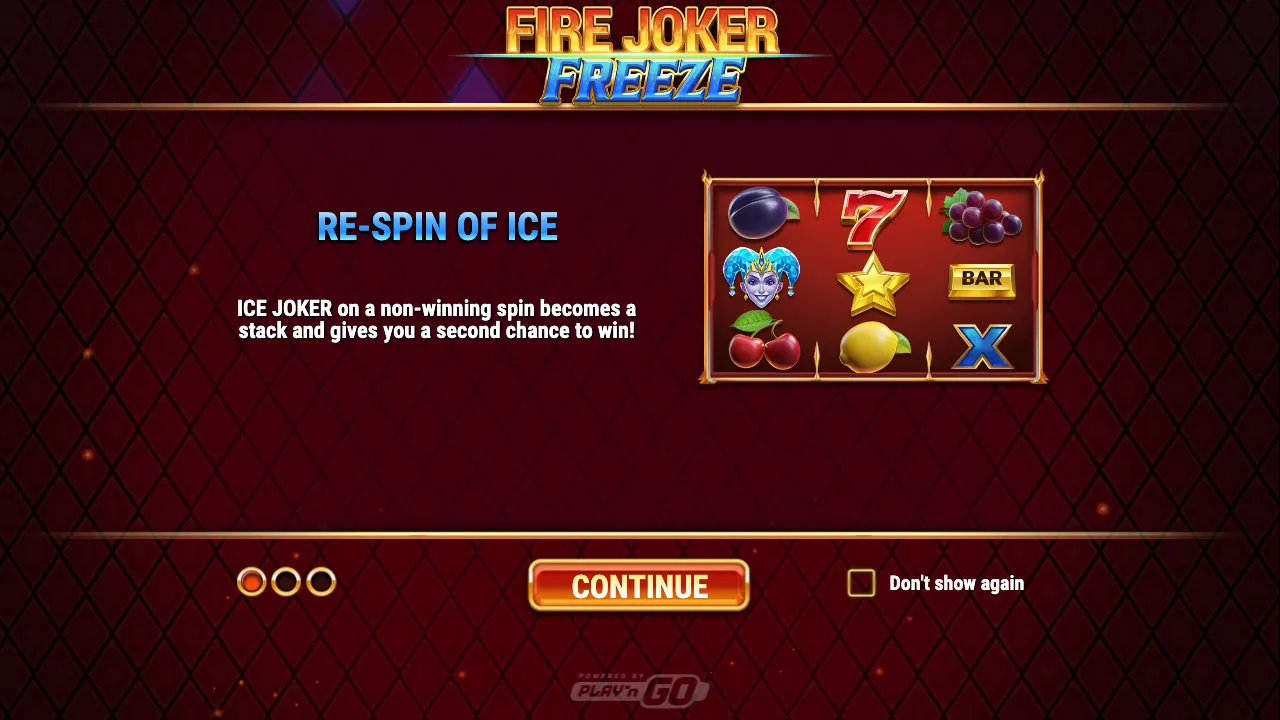Select the Ice Joker face symbol

[762, 280]
